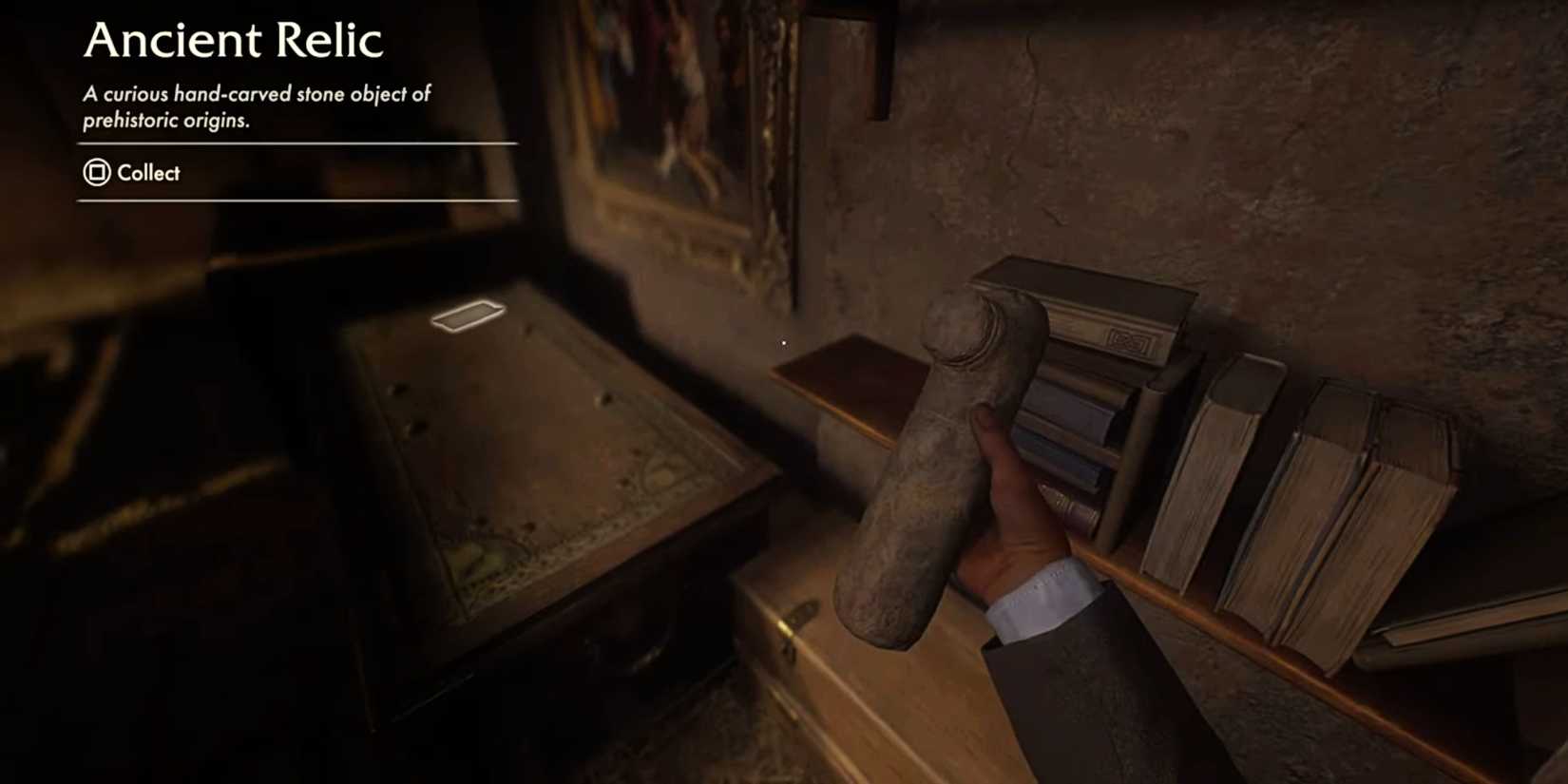Click the item description text line
The image size is (1568, 784).
pos(257,94)
